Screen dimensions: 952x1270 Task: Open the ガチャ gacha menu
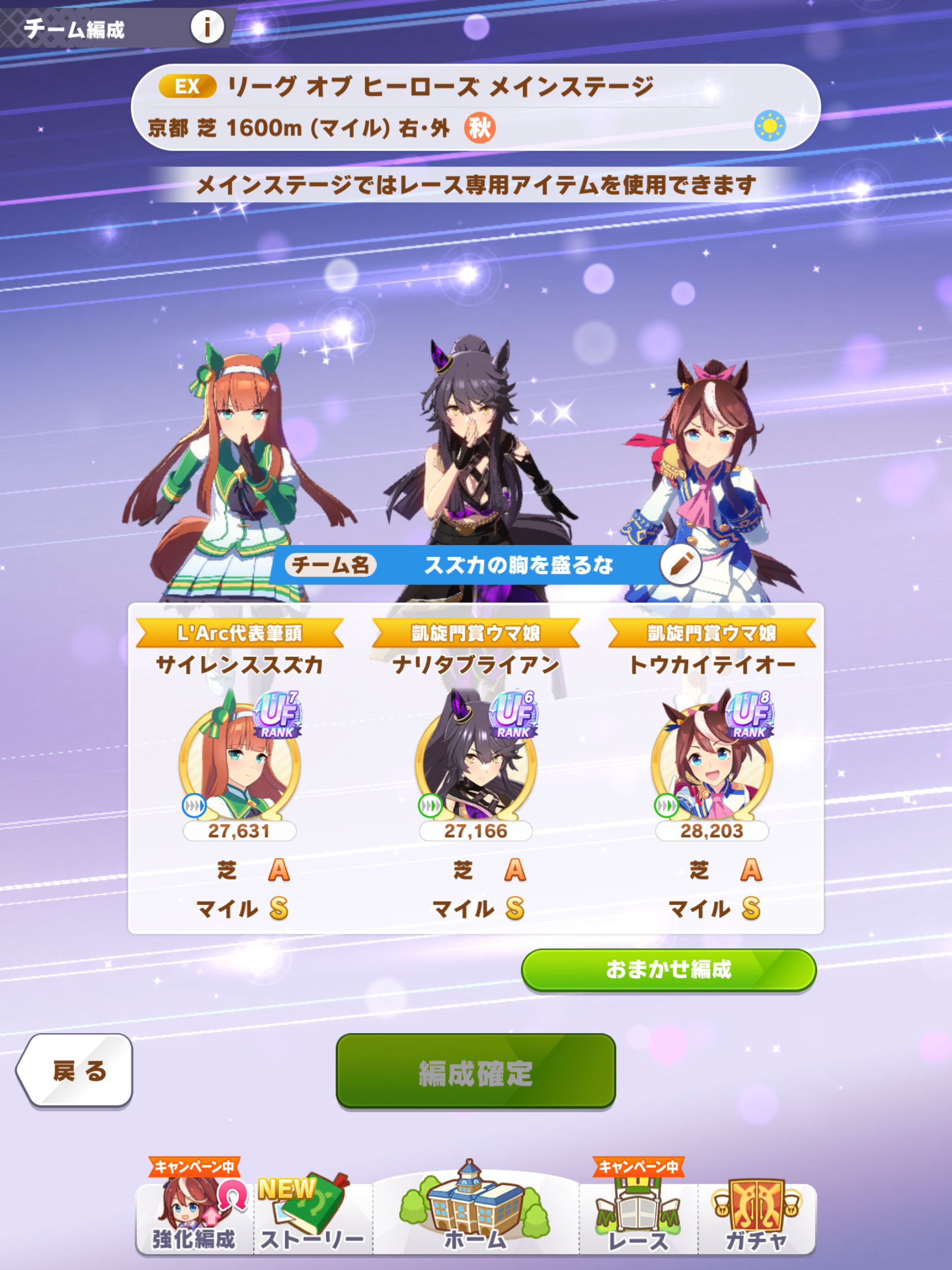[x=756, y=1215]
